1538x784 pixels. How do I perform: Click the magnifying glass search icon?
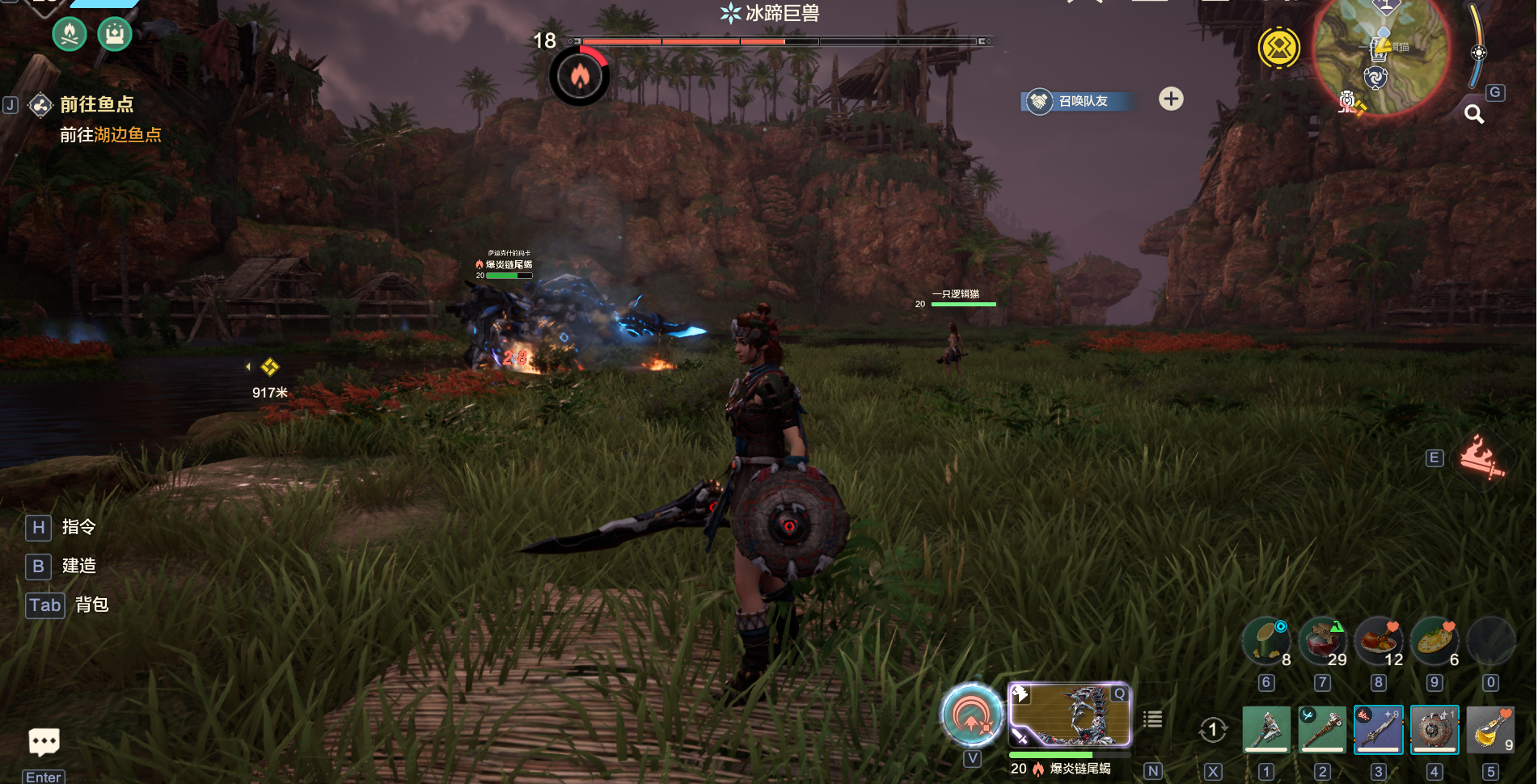(1474, 115)
